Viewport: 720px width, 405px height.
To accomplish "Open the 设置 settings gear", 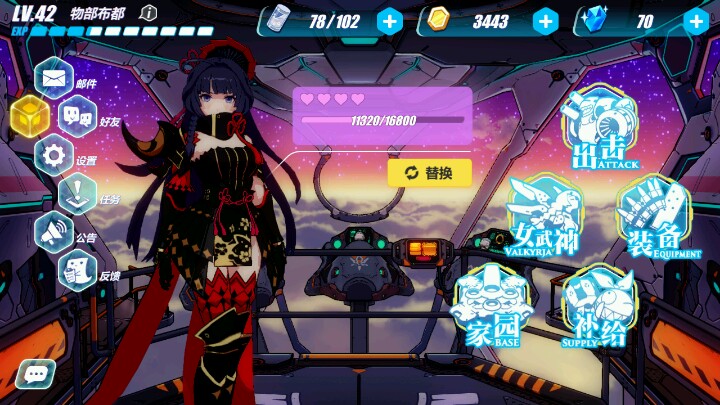I will [x=54, y=155].
